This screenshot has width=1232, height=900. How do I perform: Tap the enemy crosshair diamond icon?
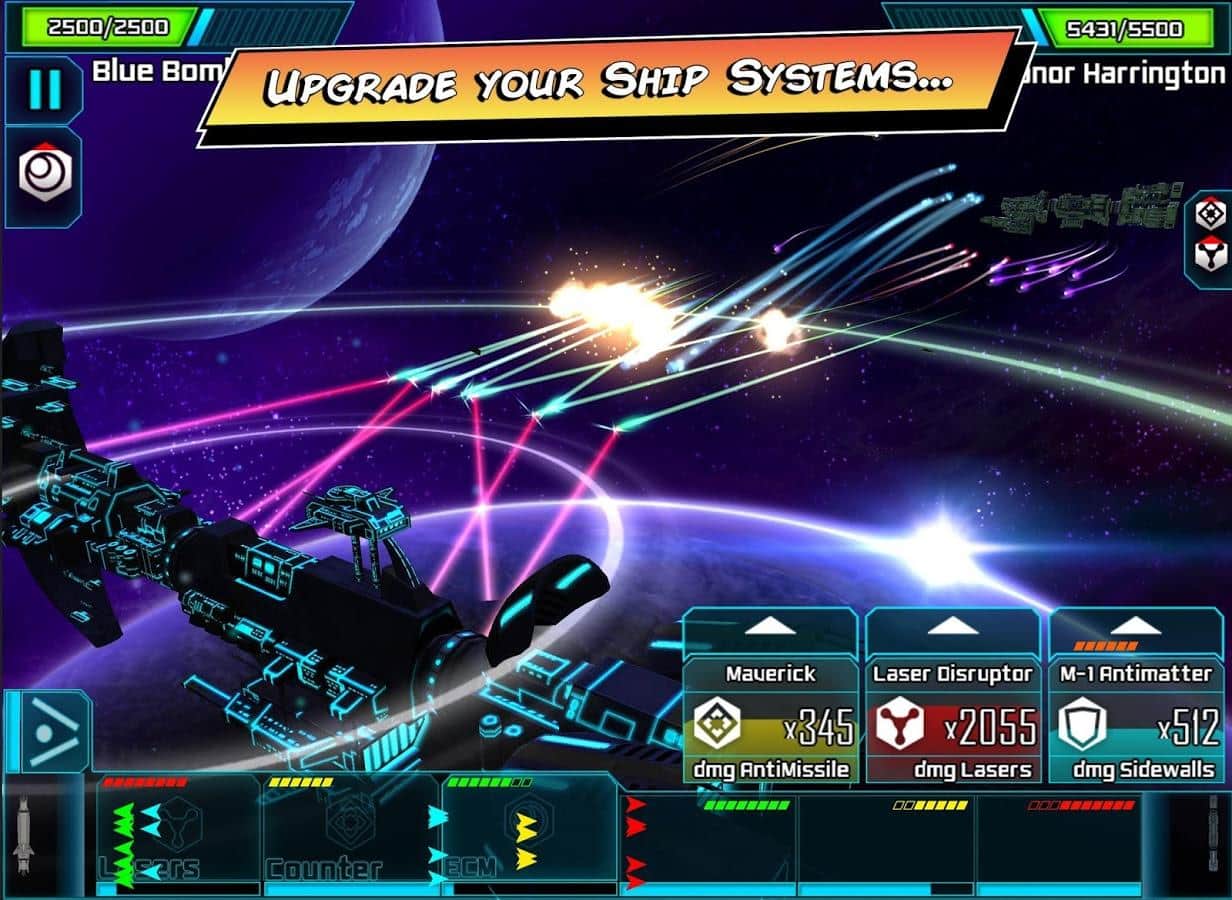pyautogui.click(x=1212, y=213)
